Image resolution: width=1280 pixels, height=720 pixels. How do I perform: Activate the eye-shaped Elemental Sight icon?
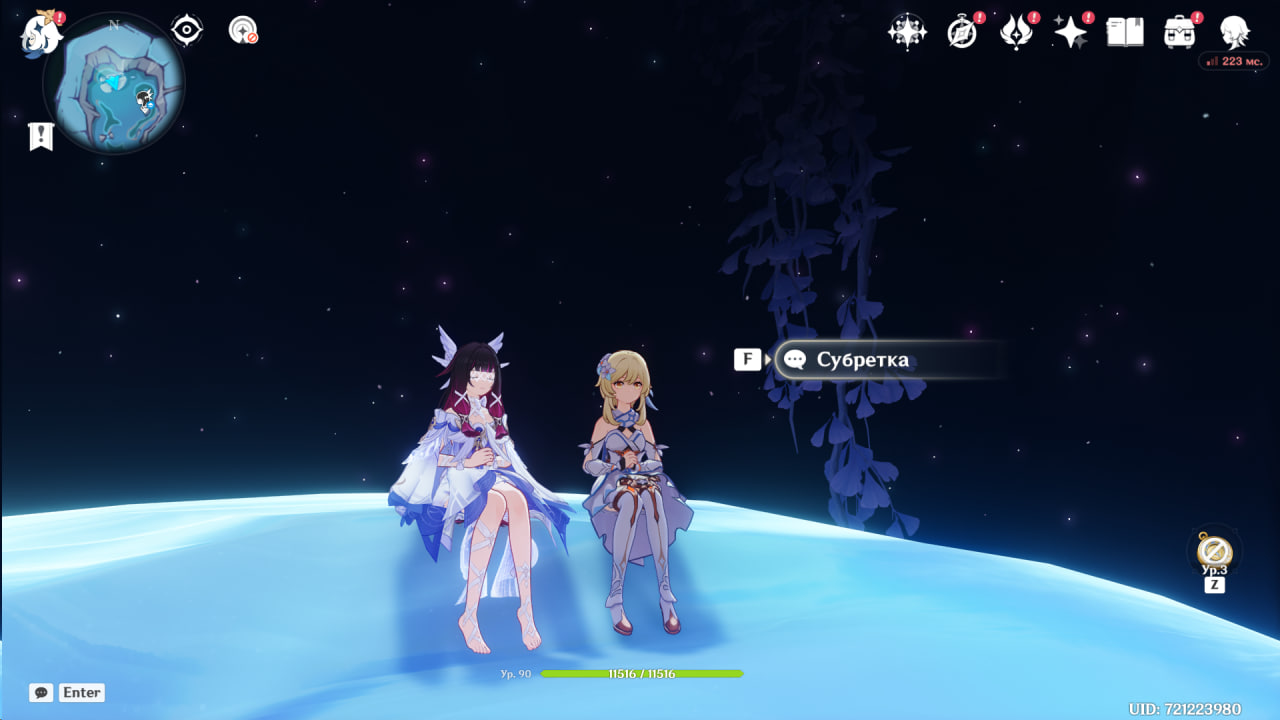click(x=187, y=30)
